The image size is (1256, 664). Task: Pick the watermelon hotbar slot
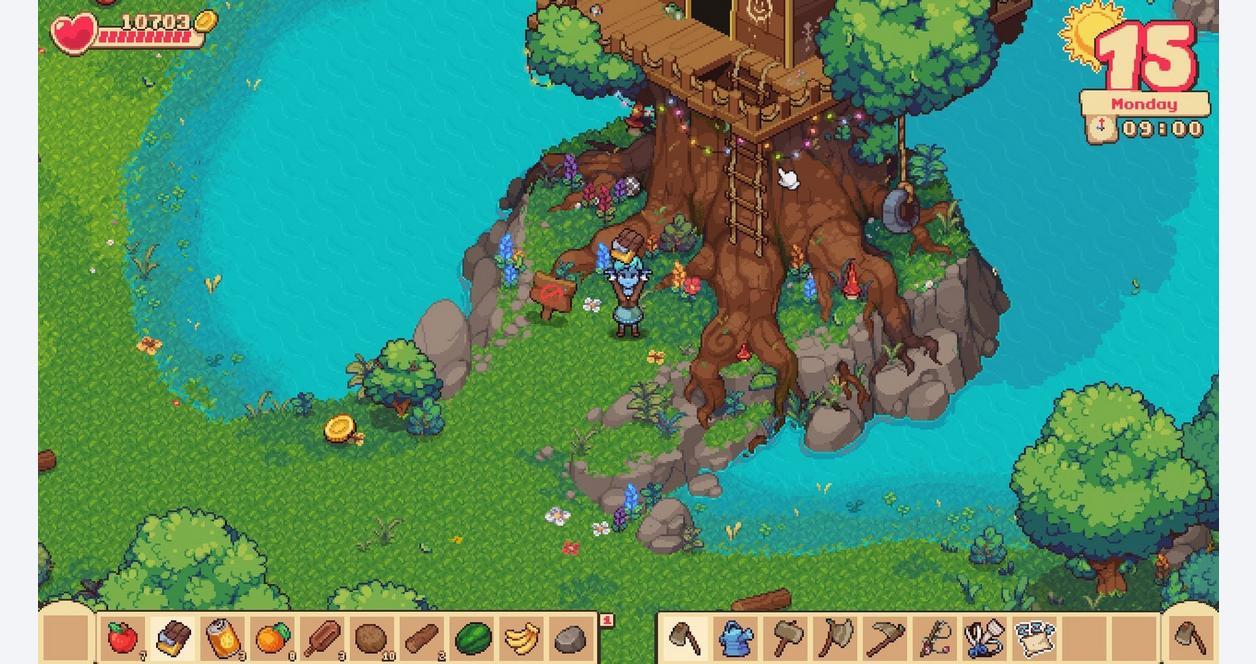coord(471,638)
